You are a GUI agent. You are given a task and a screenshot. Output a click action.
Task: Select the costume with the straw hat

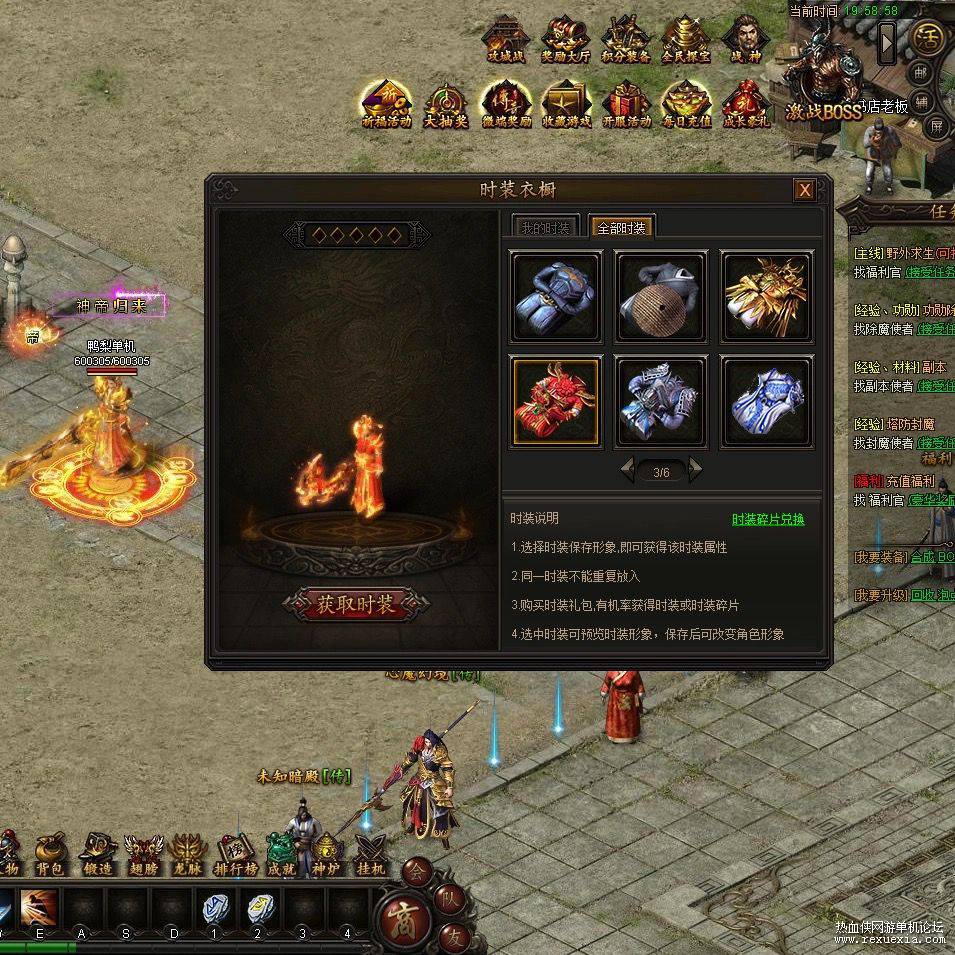point(661,296)
